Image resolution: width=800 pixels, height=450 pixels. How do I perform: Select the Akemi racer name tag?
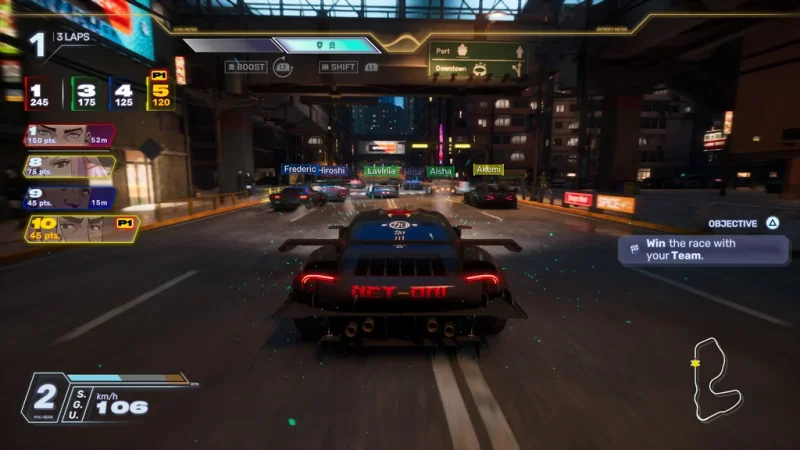[488, 170]
